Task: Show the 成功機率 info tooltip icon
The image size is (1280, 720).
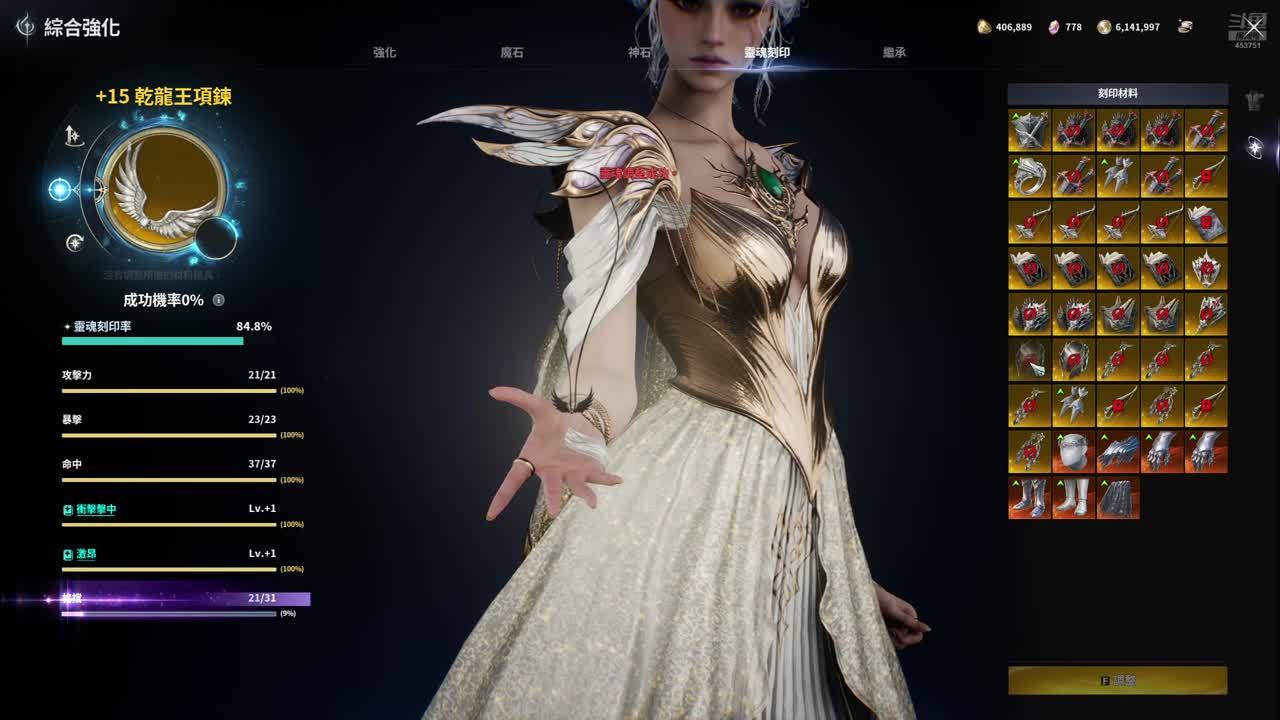Action: point(219,300)
